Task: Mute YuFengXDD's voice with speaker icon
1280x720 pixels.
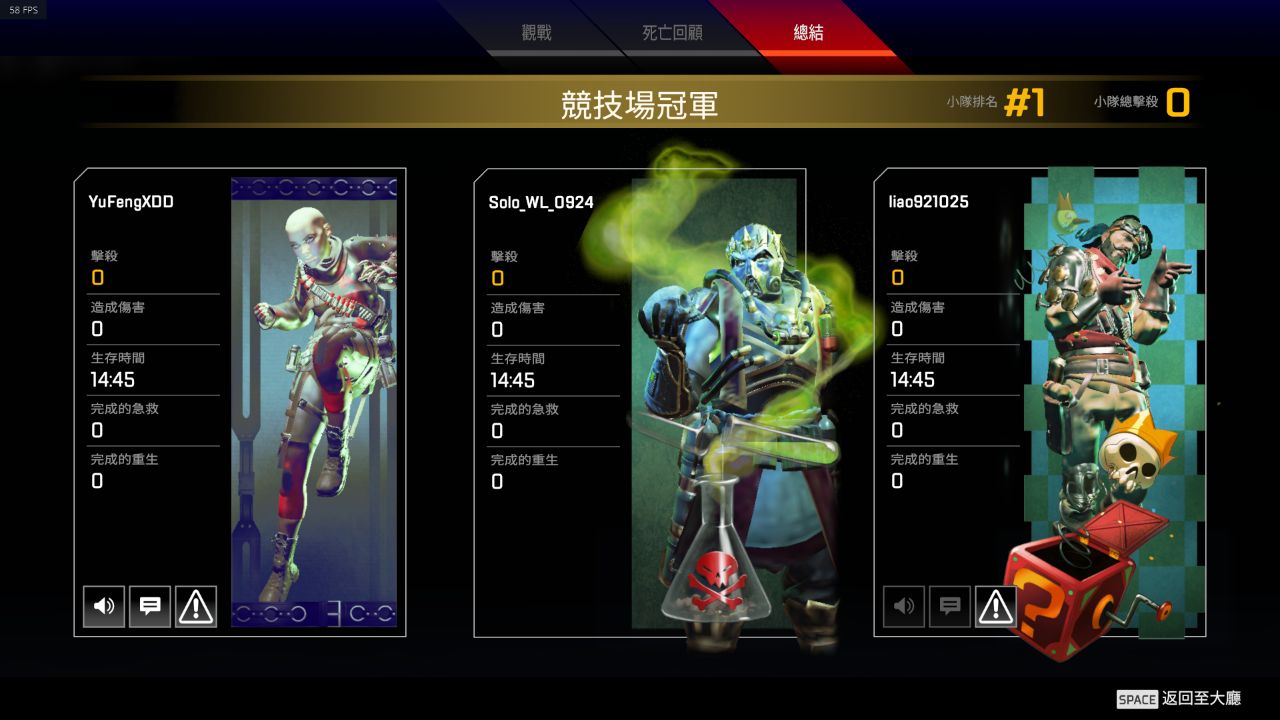Action: point(104,606)
